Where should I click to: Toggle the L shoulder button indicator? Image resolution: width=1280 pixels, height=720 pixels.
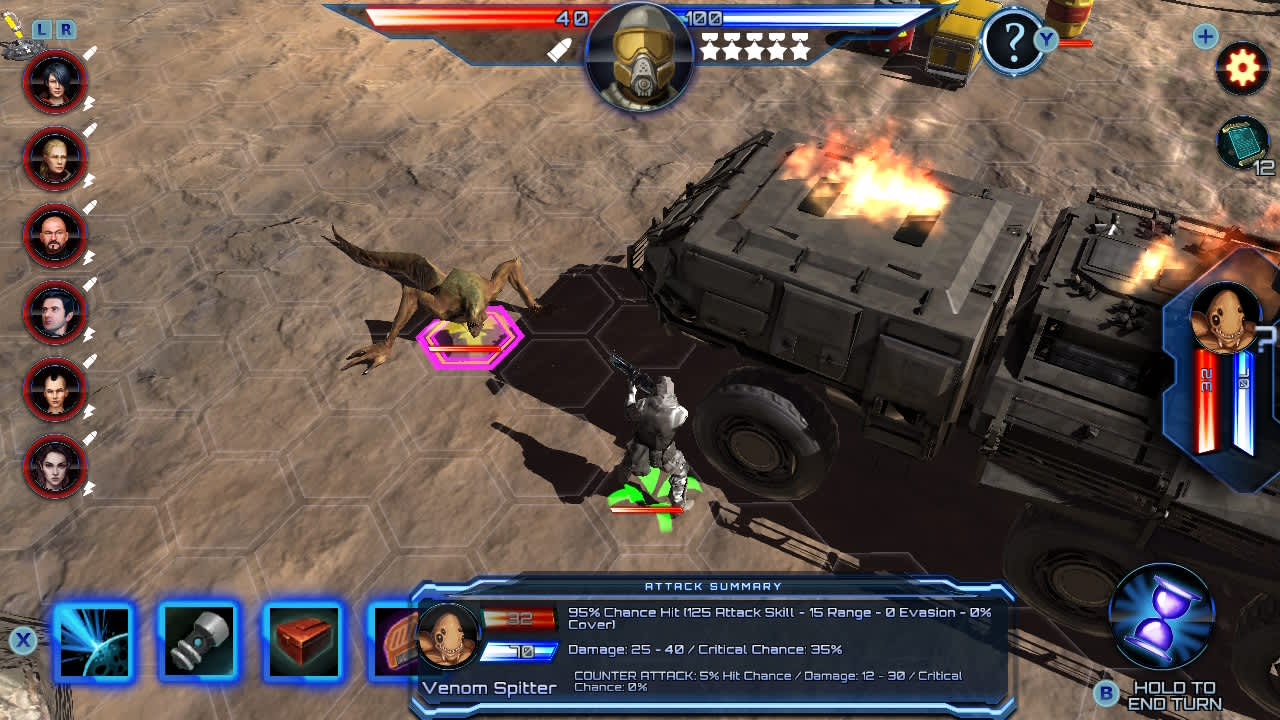[x=44, y=31]
